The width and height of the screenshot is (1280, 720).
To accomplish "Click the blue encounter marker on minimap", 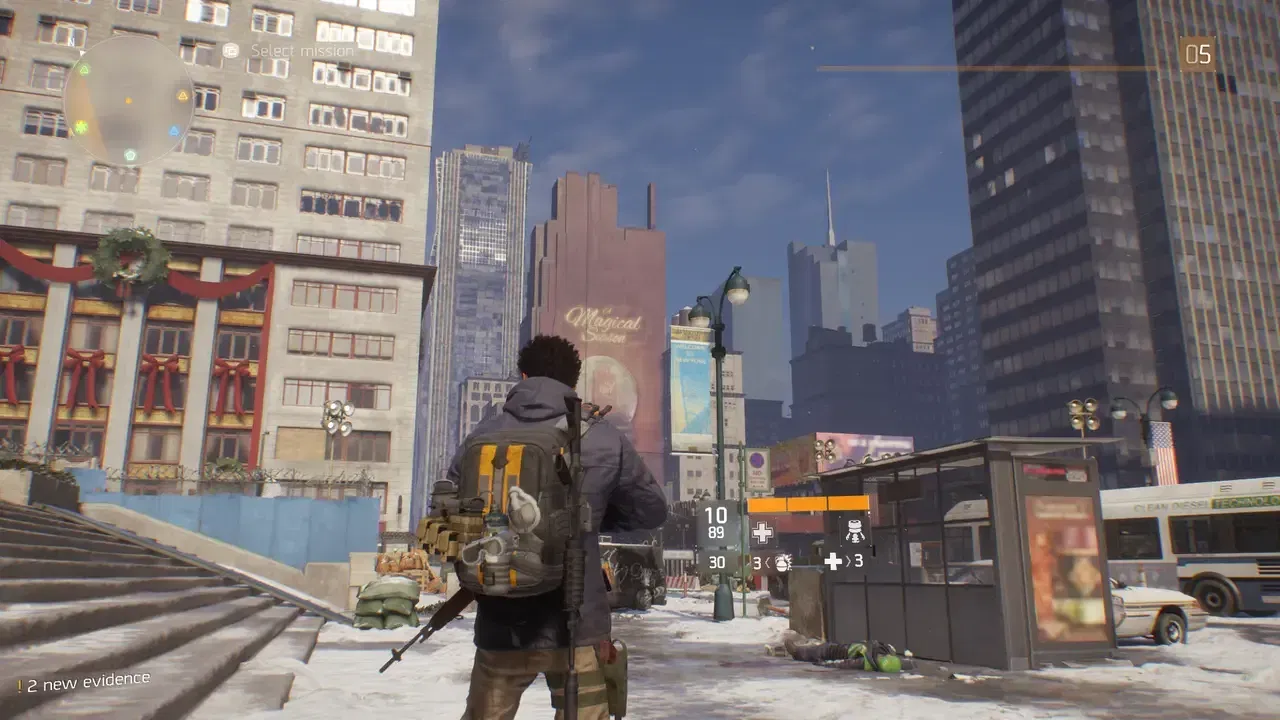I will [x=174, y=129].
